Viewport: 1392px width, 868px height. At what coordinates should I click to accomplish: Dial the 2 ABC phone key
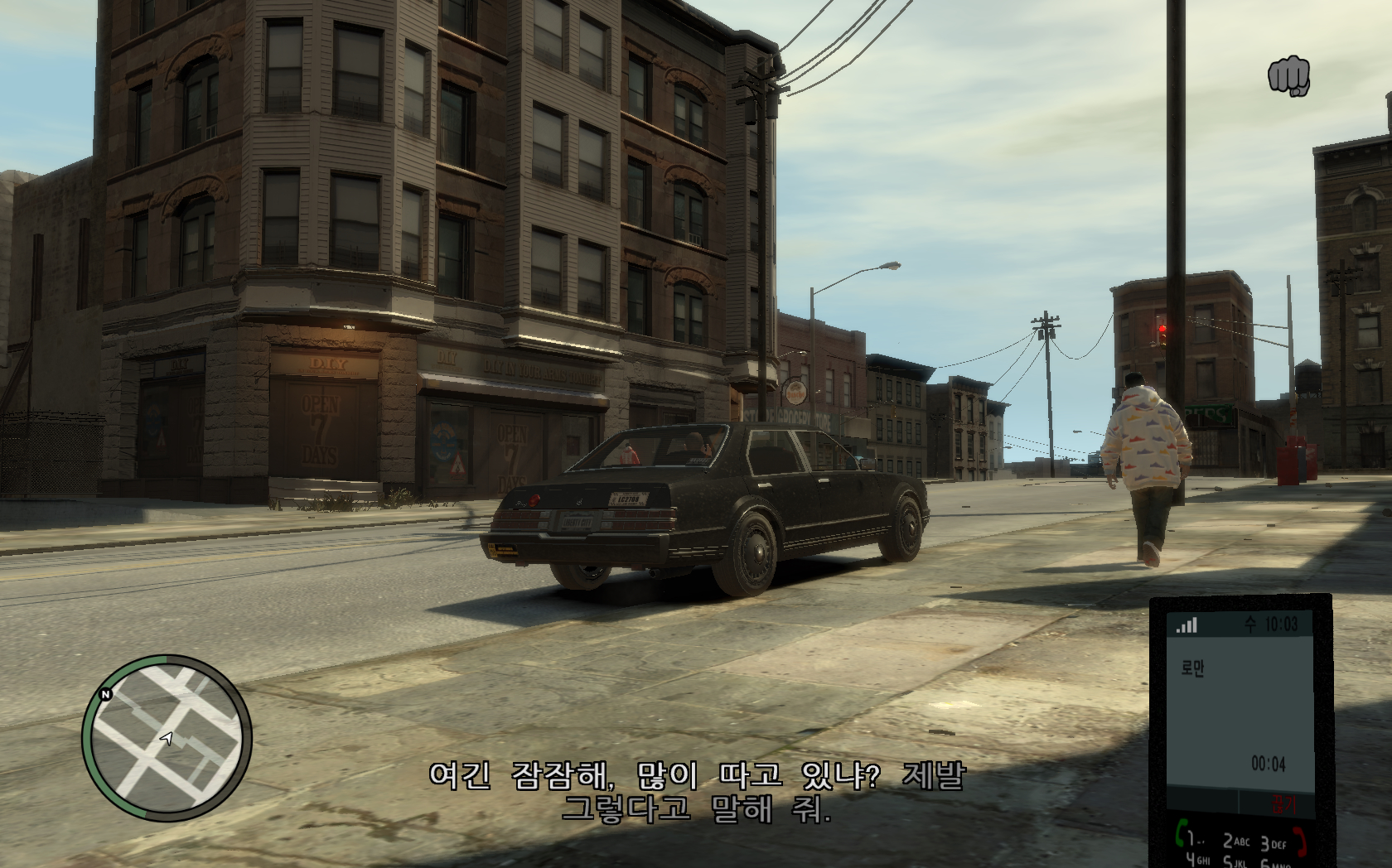click(x=1235, y=841)
